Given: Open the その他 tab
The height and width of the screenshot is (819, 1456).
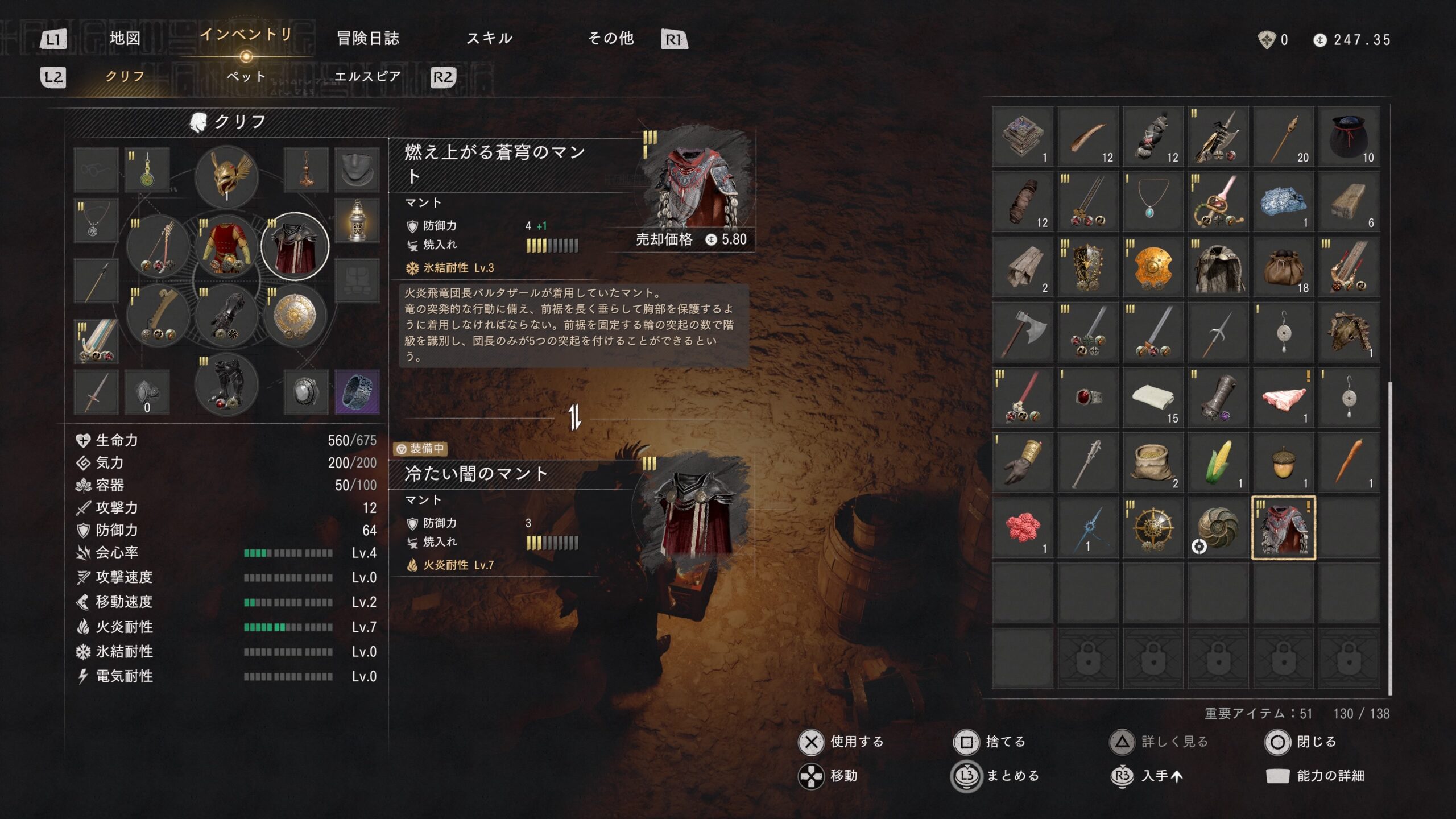Looking at the screenshot, I should (611, 39).
